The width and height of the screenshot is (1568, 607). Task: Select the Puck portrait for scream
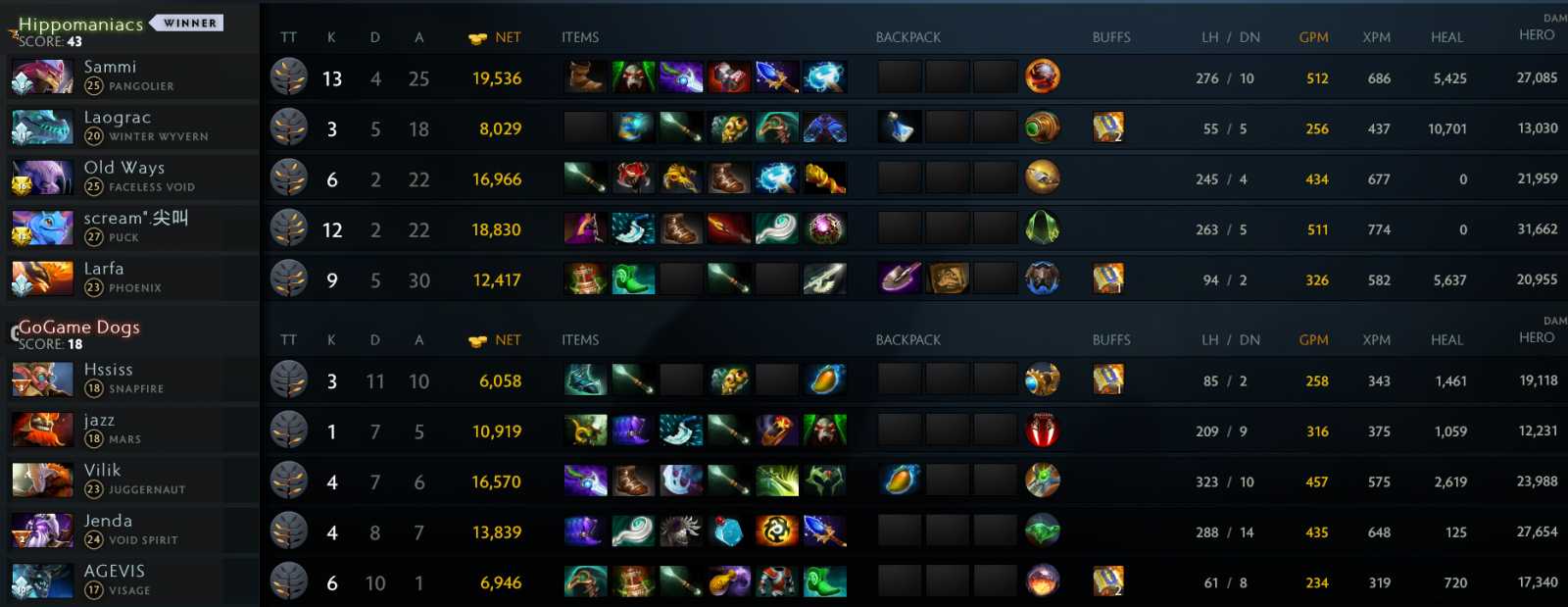click(x=42, y=228)
